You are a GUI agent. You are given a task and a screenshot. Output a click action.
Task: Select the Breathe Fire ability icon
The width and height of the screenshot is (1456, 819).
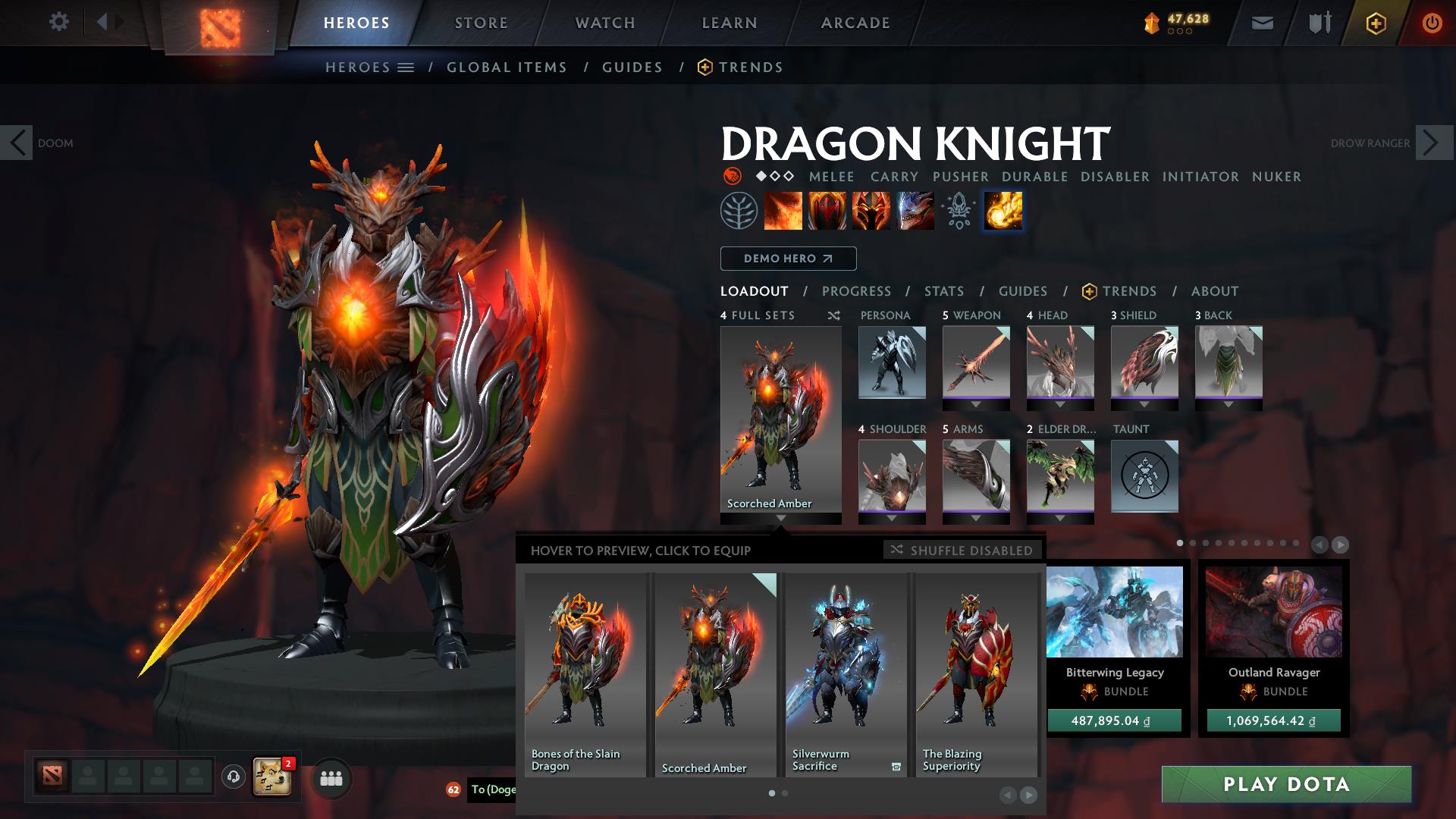(x=783, y=211)
